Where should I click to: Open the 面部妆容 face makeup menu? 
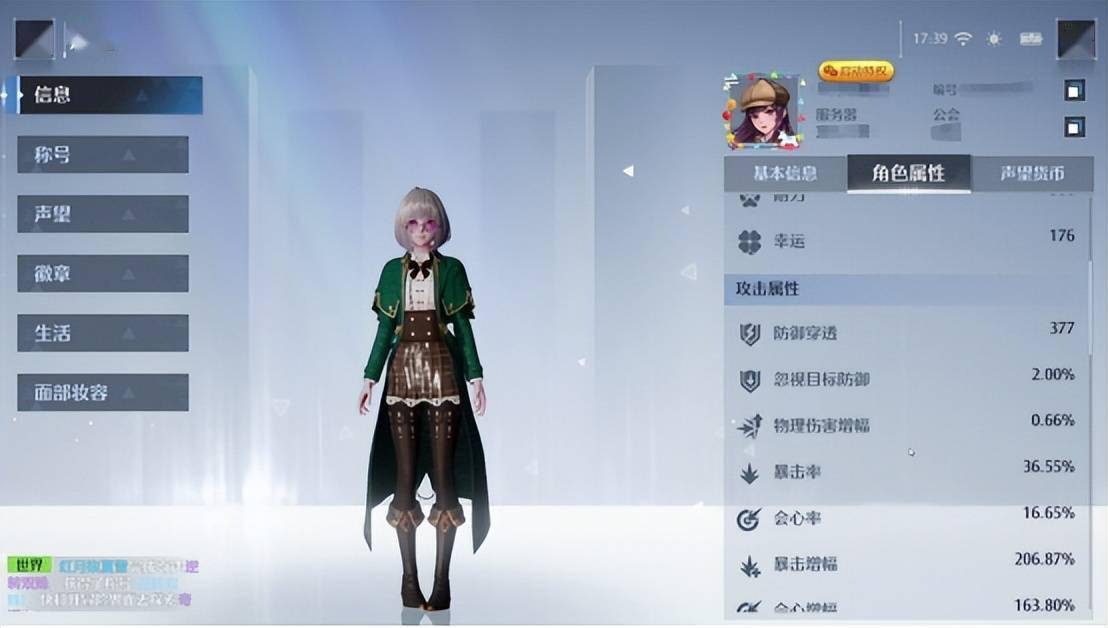pos(103,392)
